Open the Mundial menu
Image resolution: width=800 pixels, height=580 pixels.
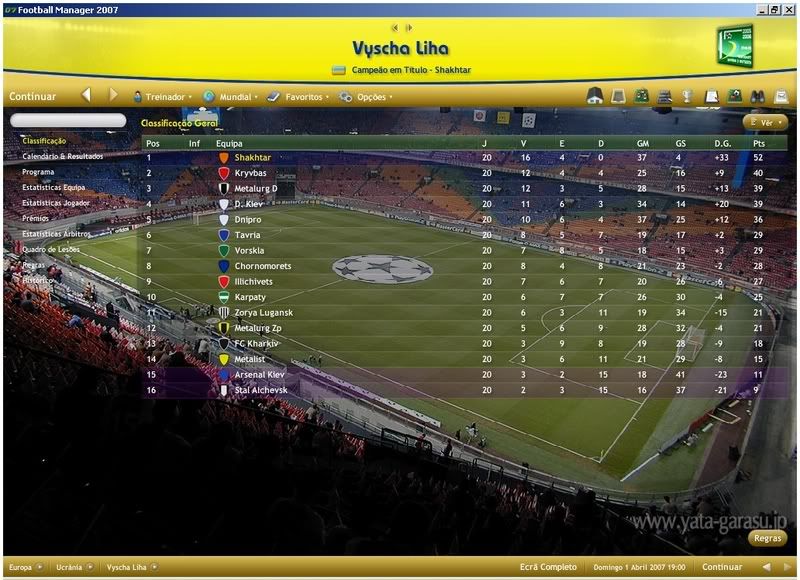(x=234, y=97)
